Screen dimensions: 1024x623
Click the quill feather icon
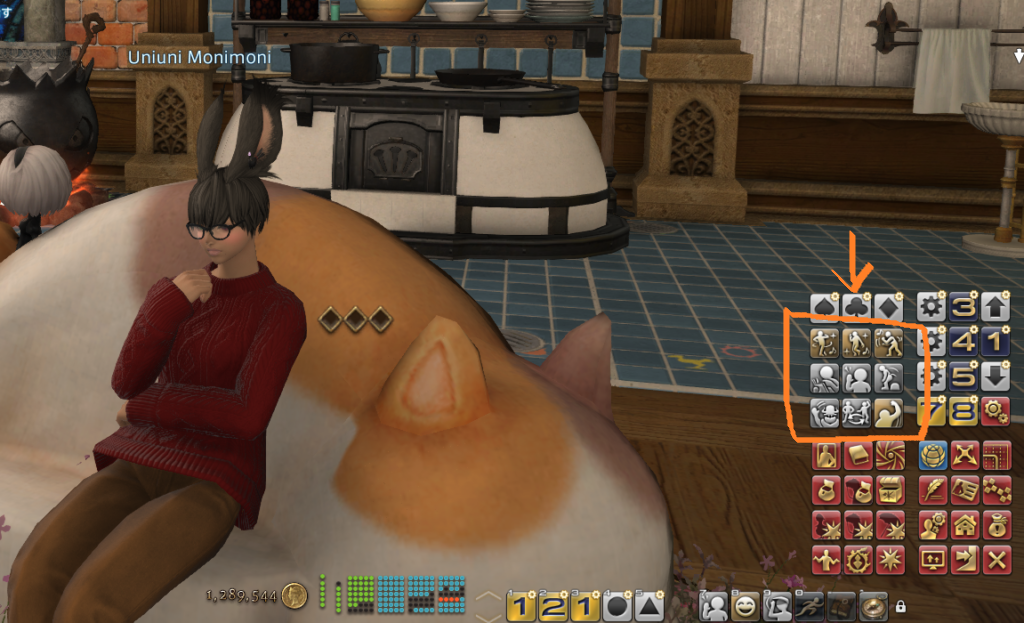click(x=933, y=490)
